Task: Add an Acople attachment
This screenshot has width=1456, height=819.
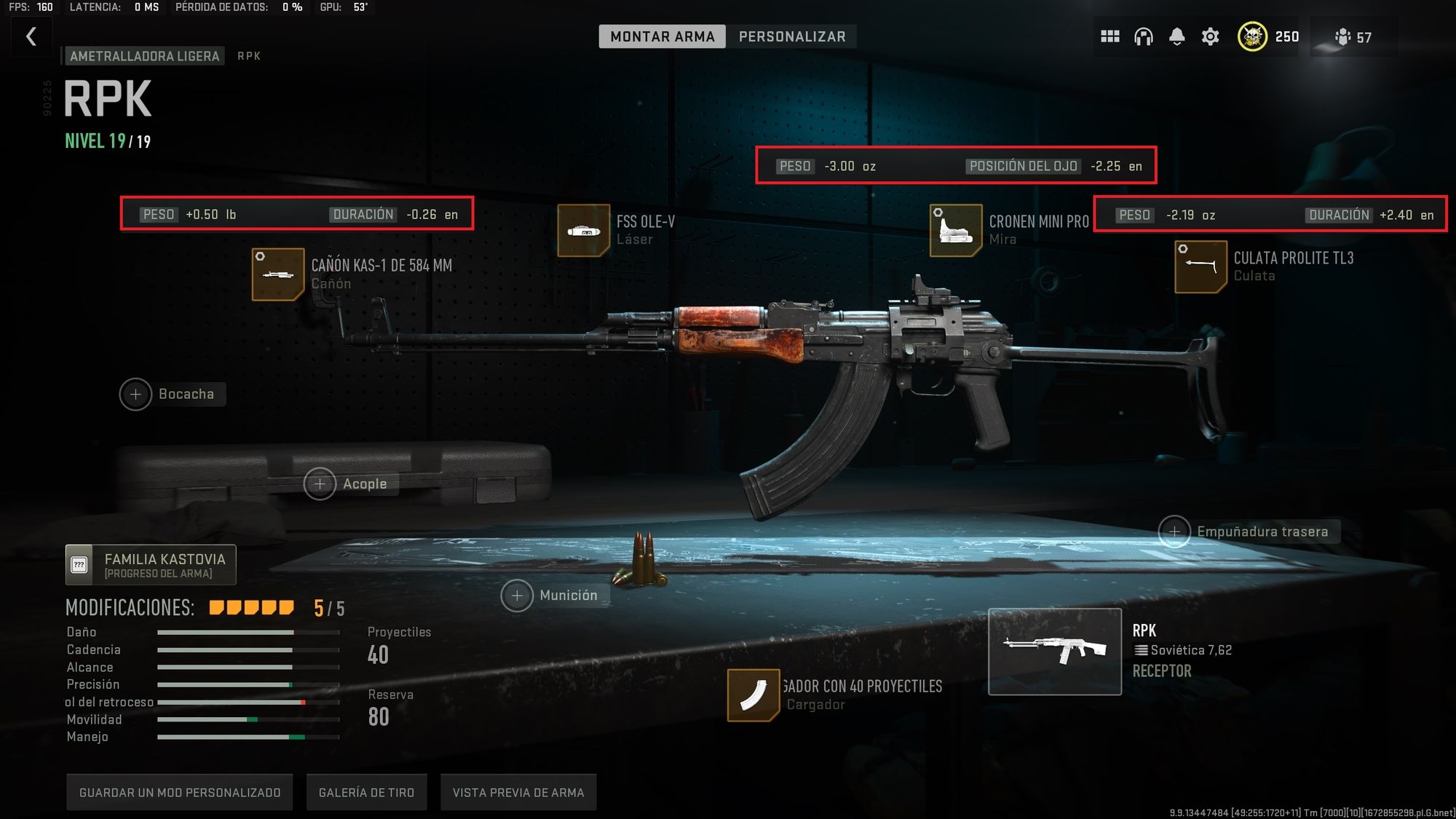Action: pos(320,484)
